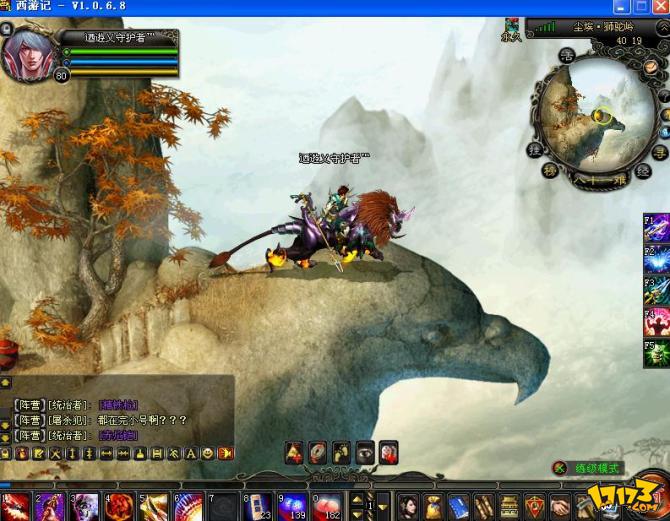Click the 榜 ranking button by minimap
The width and height of the screenshot is (670, 521).
(x=550, y=169)
